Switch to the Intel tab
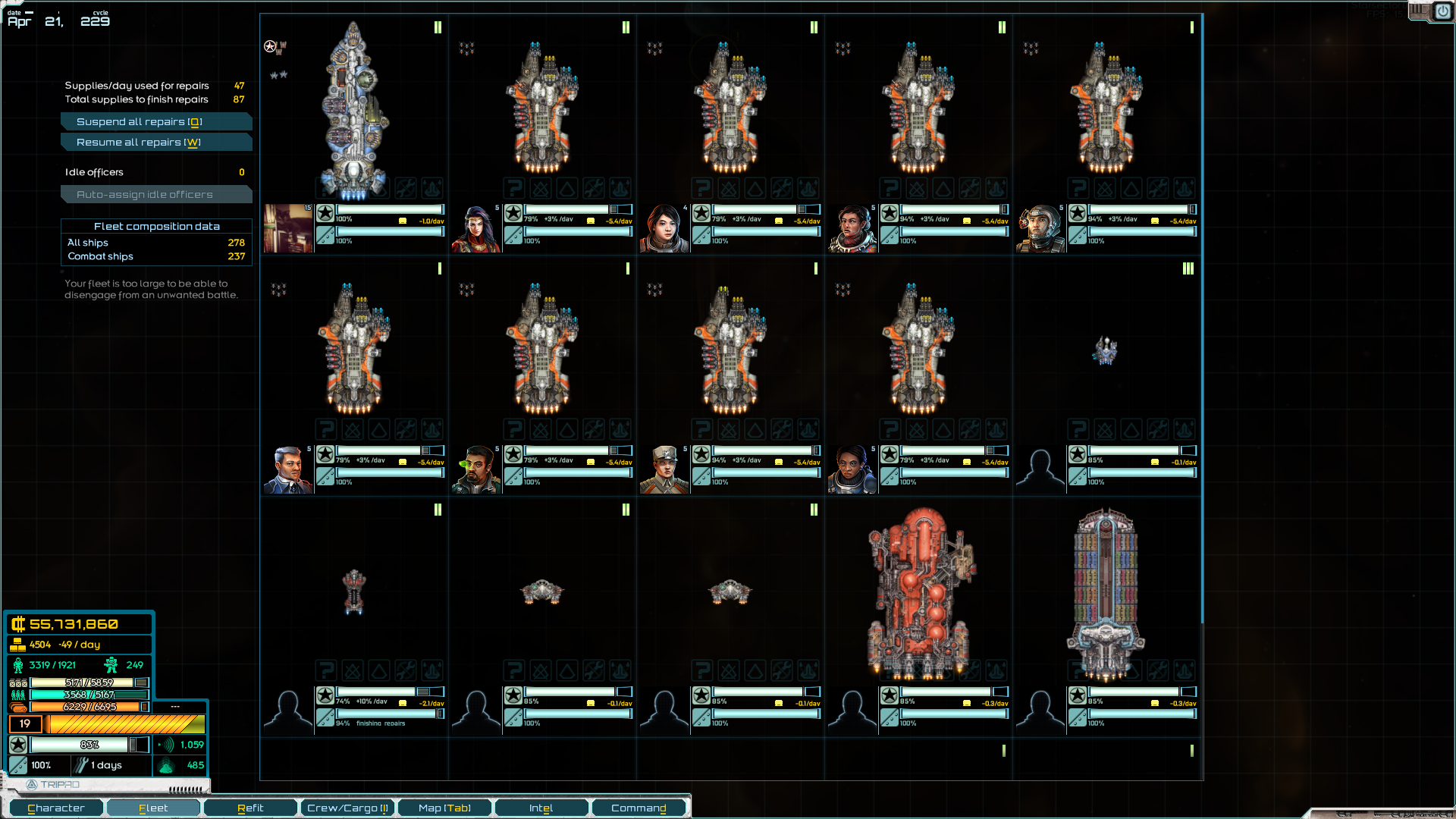The height and width of the screenshot is (819, 1456). pos(541,808)
